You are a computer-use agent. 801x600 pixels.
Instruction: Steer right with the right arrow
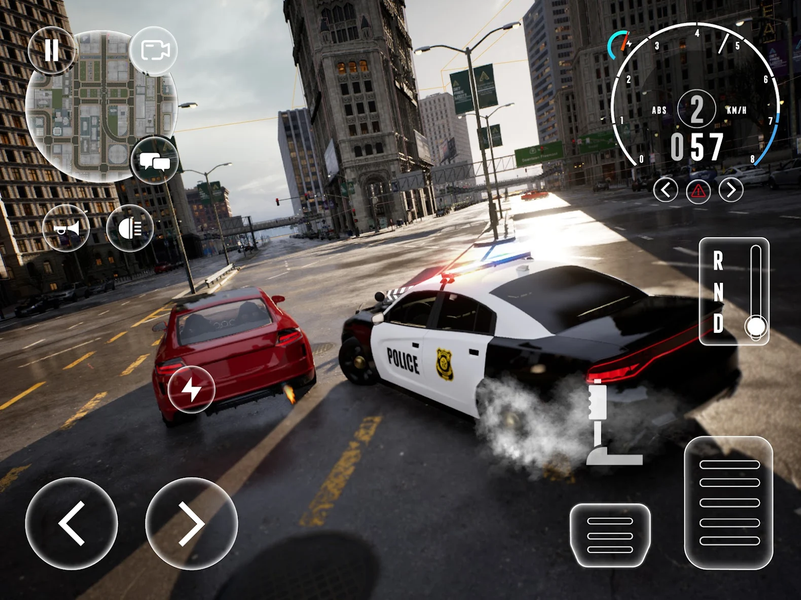click(x=191, y=523)
